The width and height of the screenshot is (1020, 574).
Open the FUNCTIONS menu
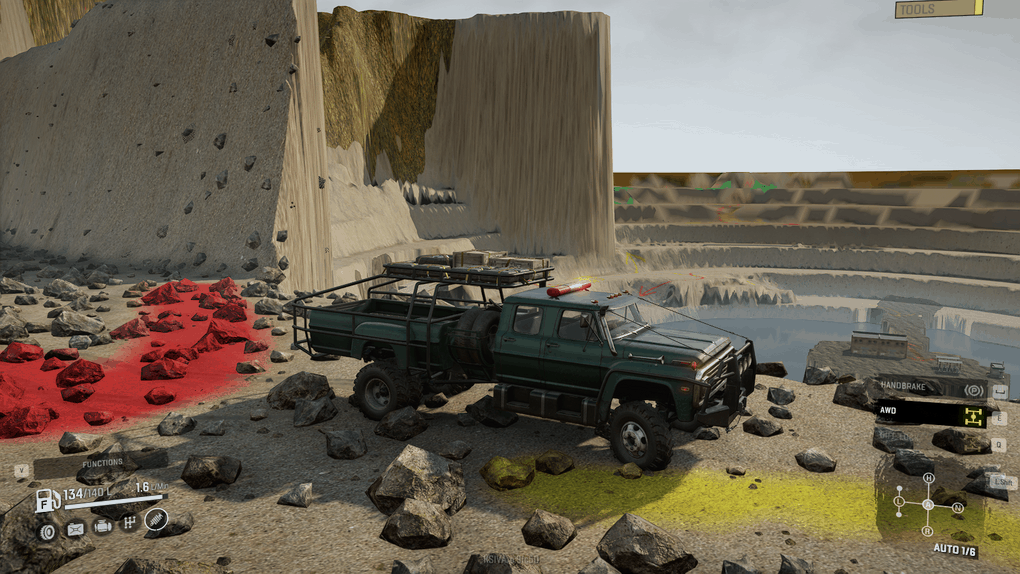102,463
